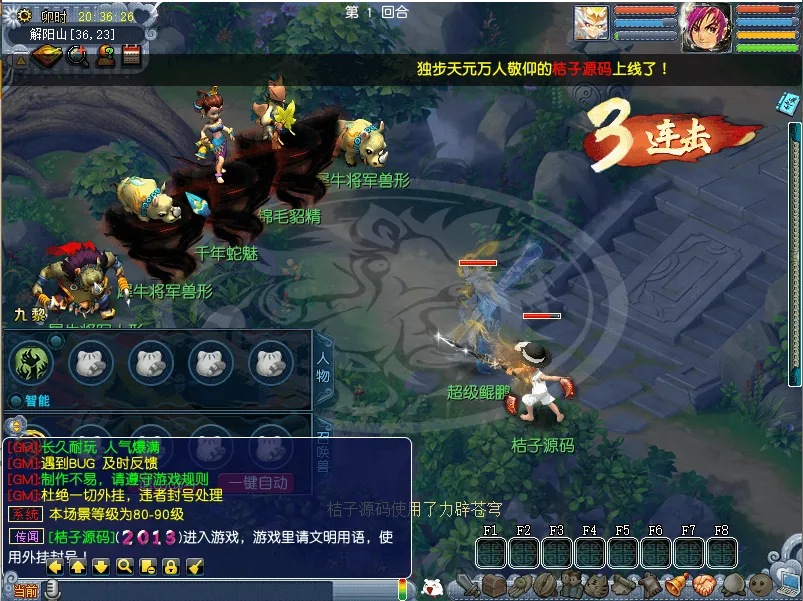Click the chat scroll-down arrow button
This screenshot has width=803, height=601.
[100, 567]
